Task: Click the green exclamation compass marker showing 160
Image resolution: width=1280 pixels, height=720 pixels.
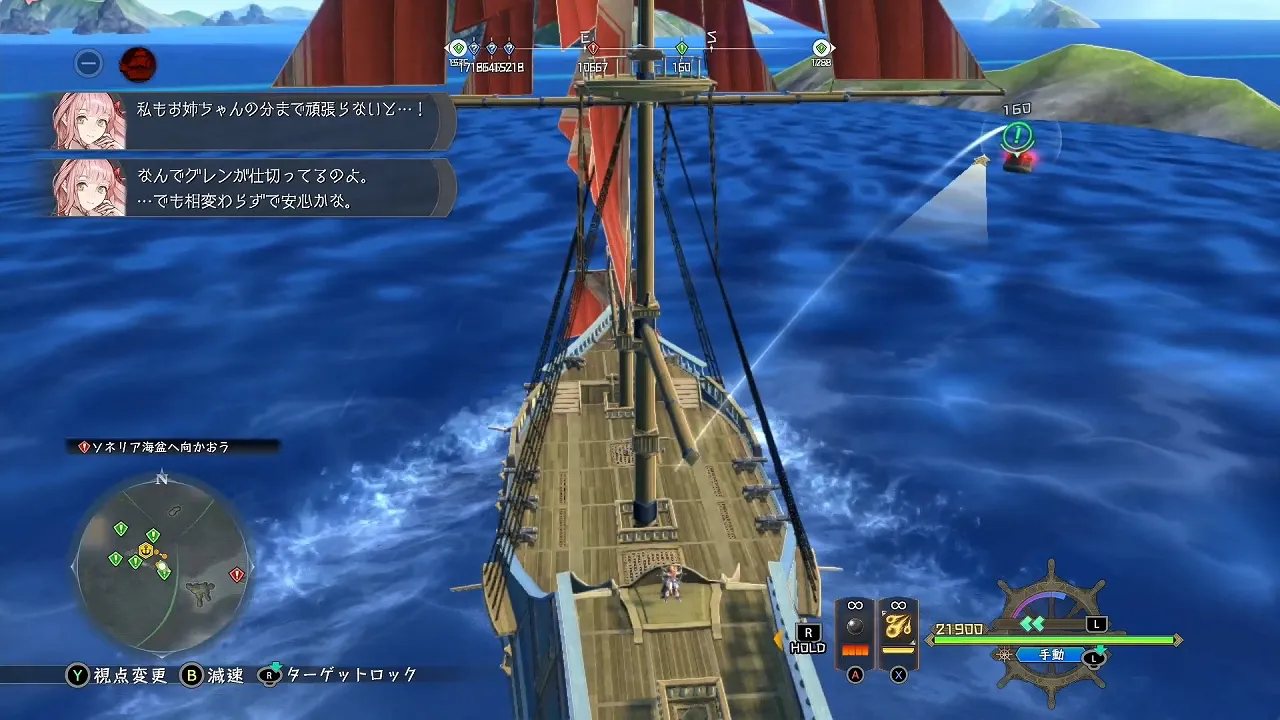Action: [x=683, y=47]
